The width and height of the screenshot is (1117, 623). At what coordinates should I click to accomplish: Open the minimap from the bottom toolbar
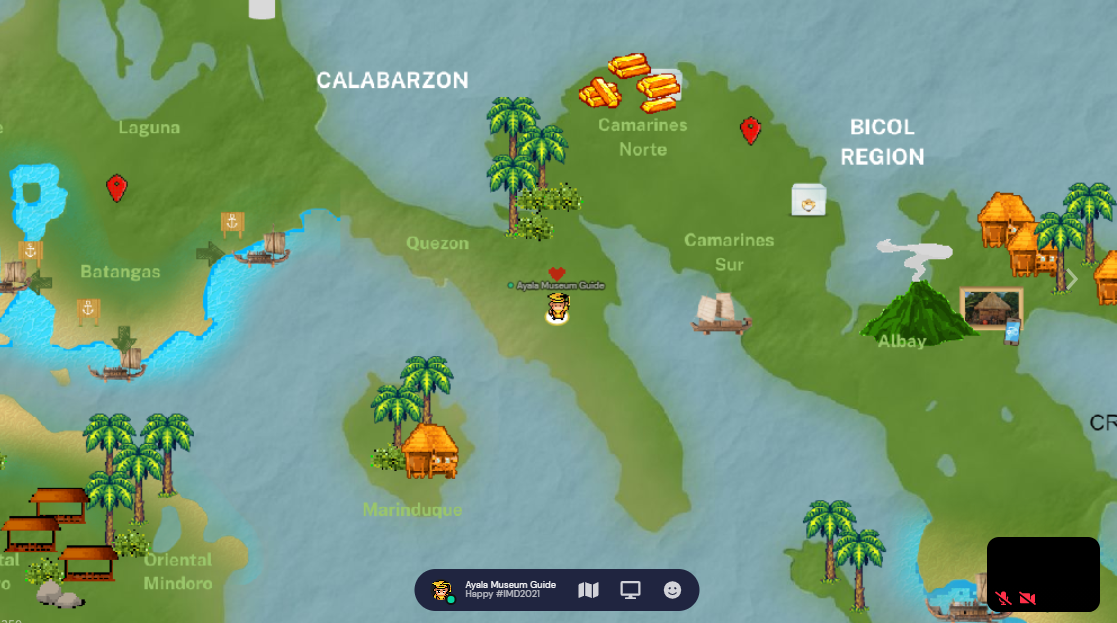[x=588, y=590]
